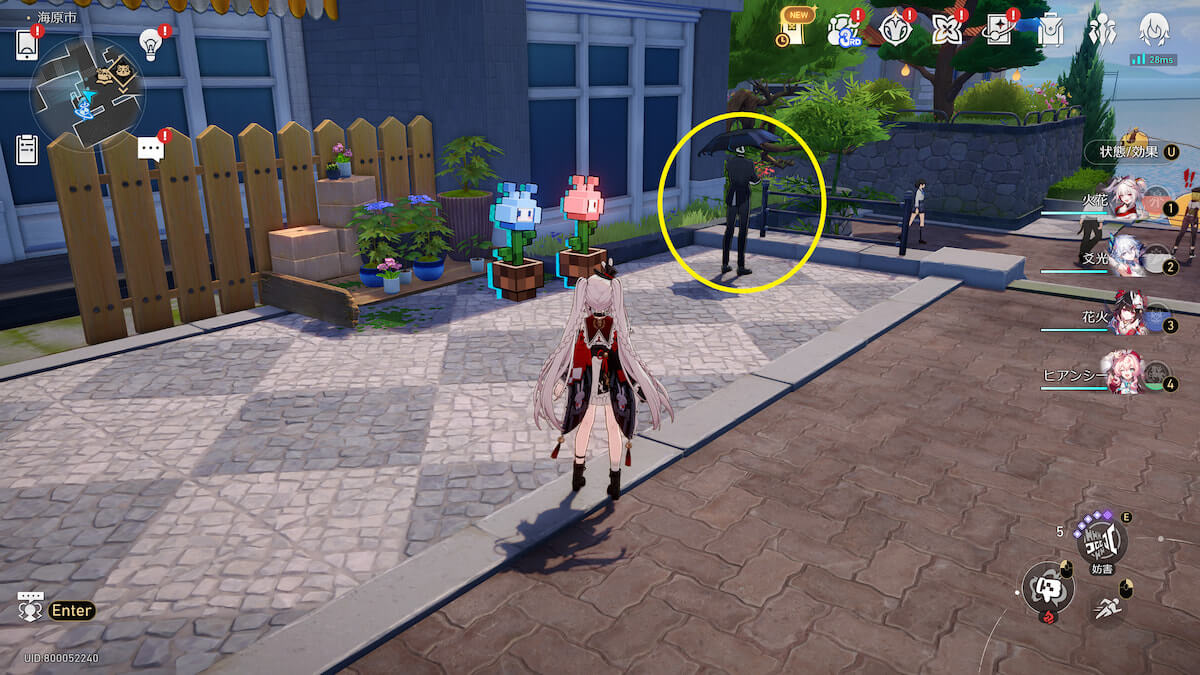Open the phone menu icon
This screenshot has width=1200, height=675.
[27, 45]
